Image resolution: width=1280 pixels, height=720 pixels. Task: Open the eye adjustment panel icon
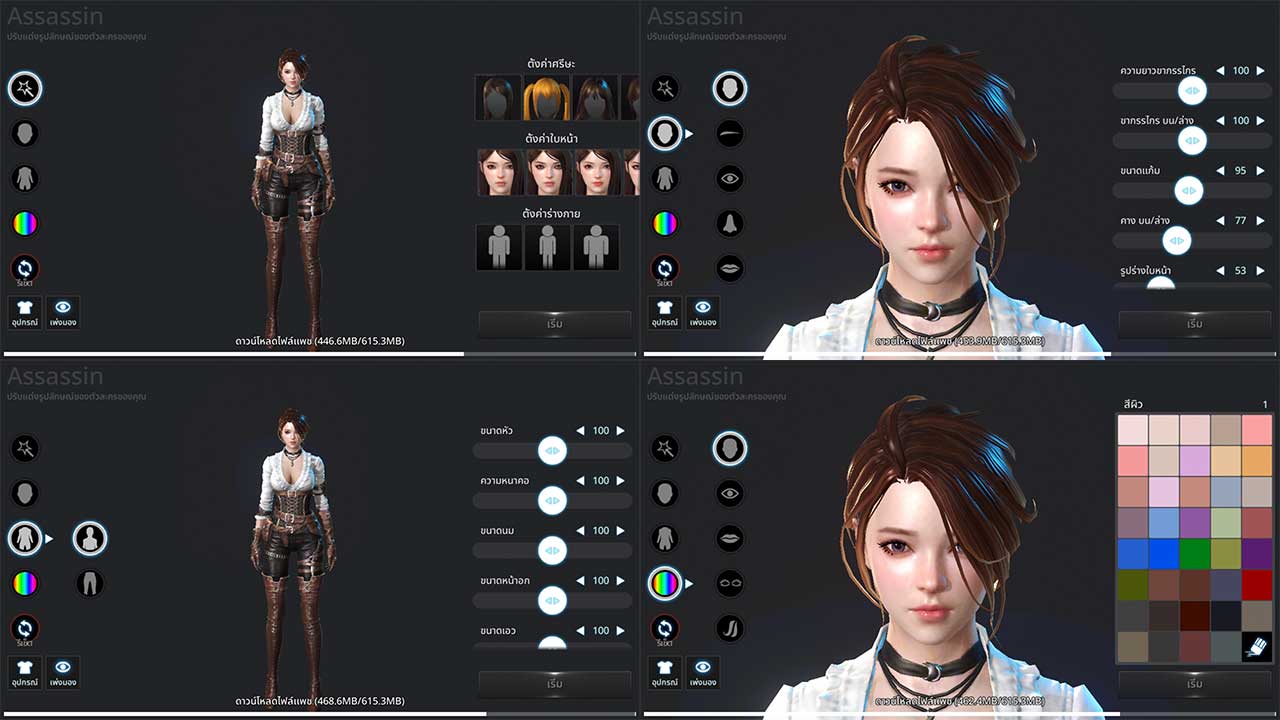pyautogui.click(x=730, y=178)
